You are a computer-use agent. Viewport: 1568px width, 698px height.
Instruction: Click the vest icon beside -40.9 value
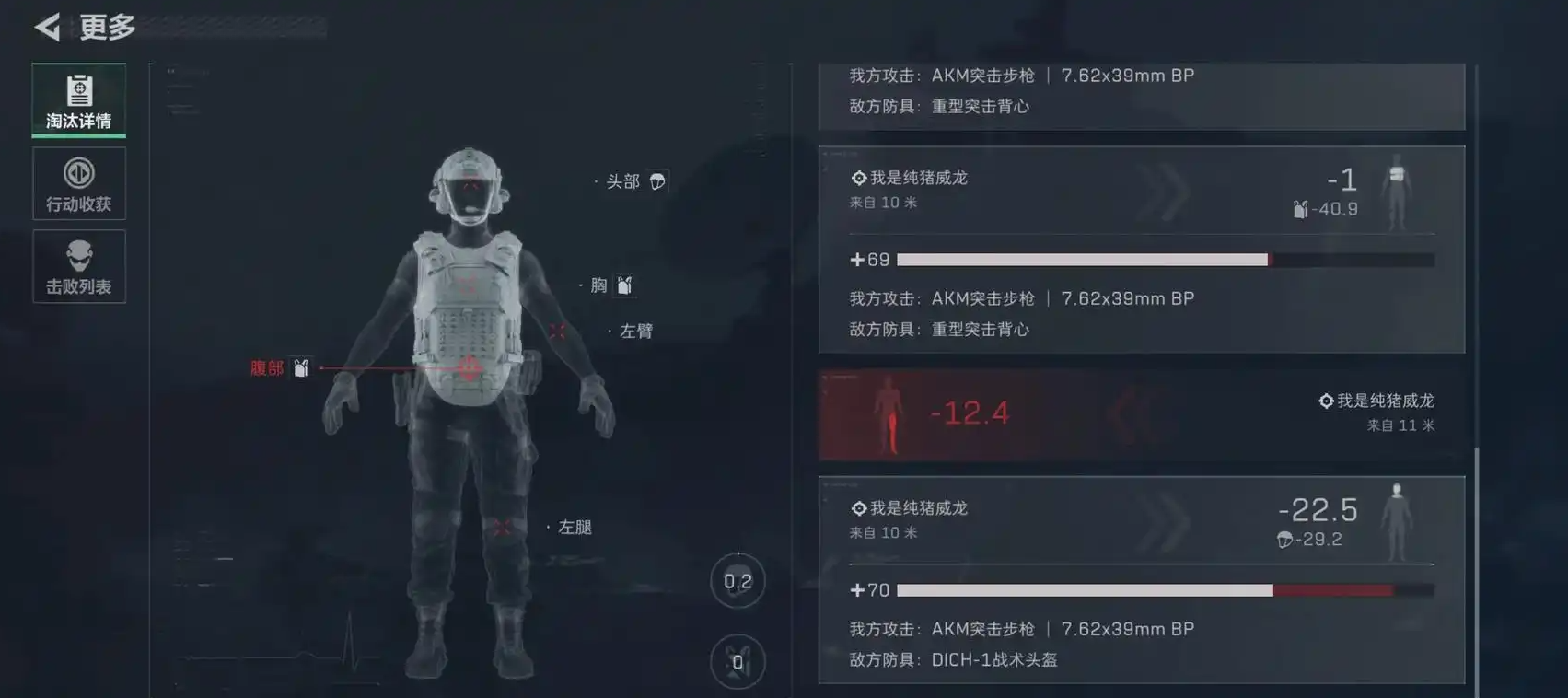(1301, 208)
